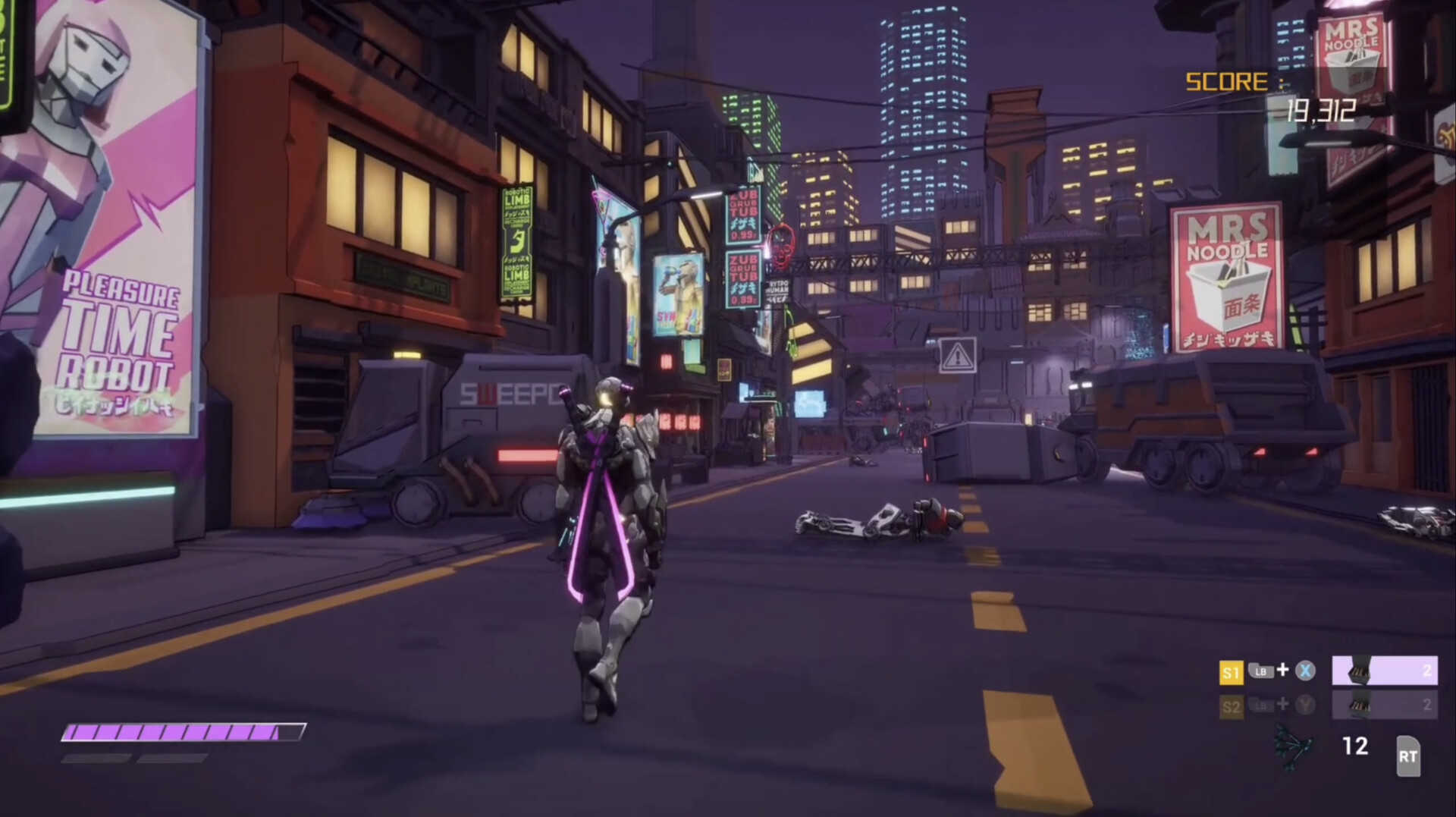Select the dimmed S2 skill slot
This screenshot has height=817, width=1456.
[x=1384, y=705]
